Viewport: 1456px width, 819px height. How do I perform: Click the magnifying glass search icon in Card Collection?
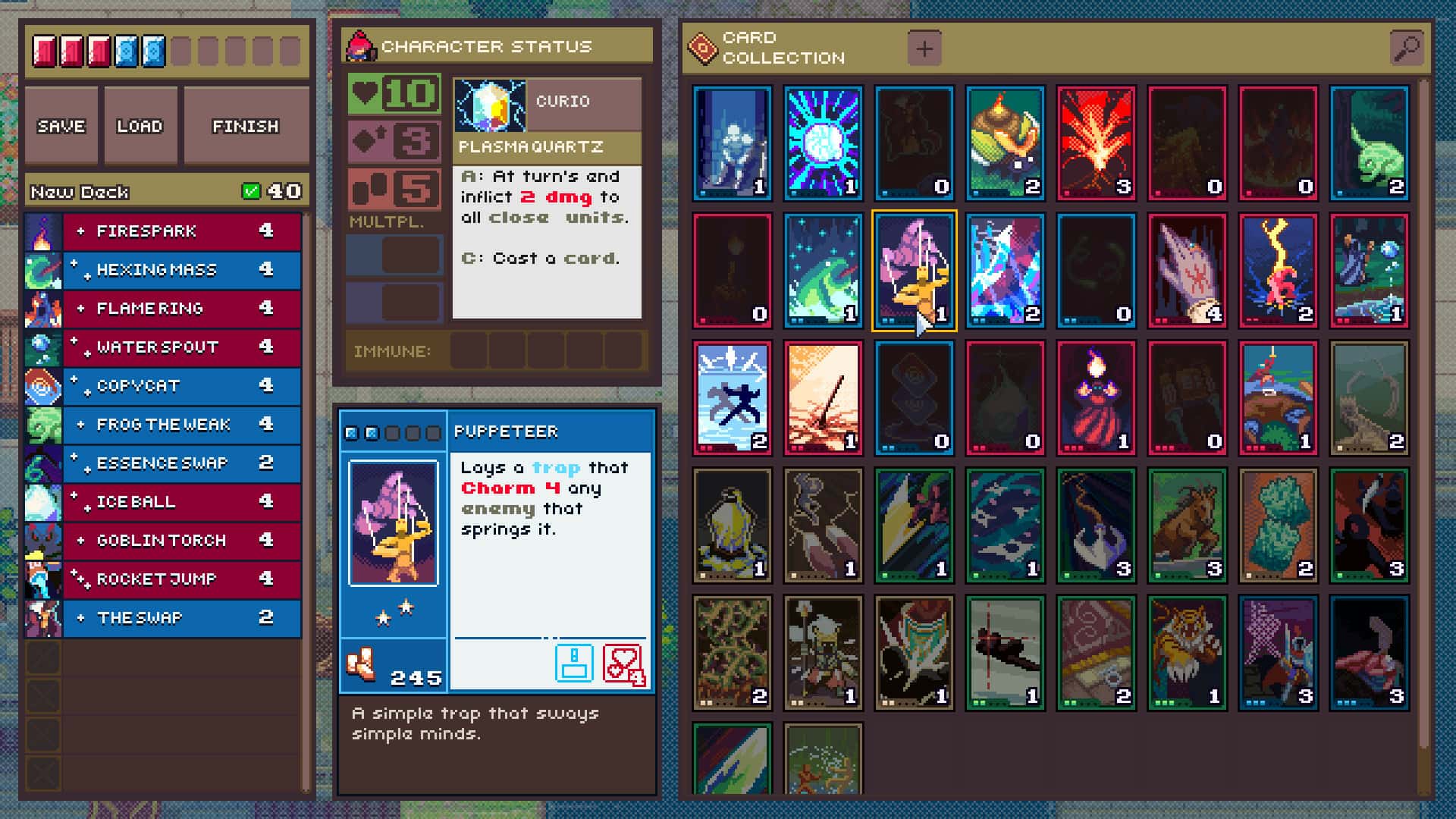[x=1407, y=45]
